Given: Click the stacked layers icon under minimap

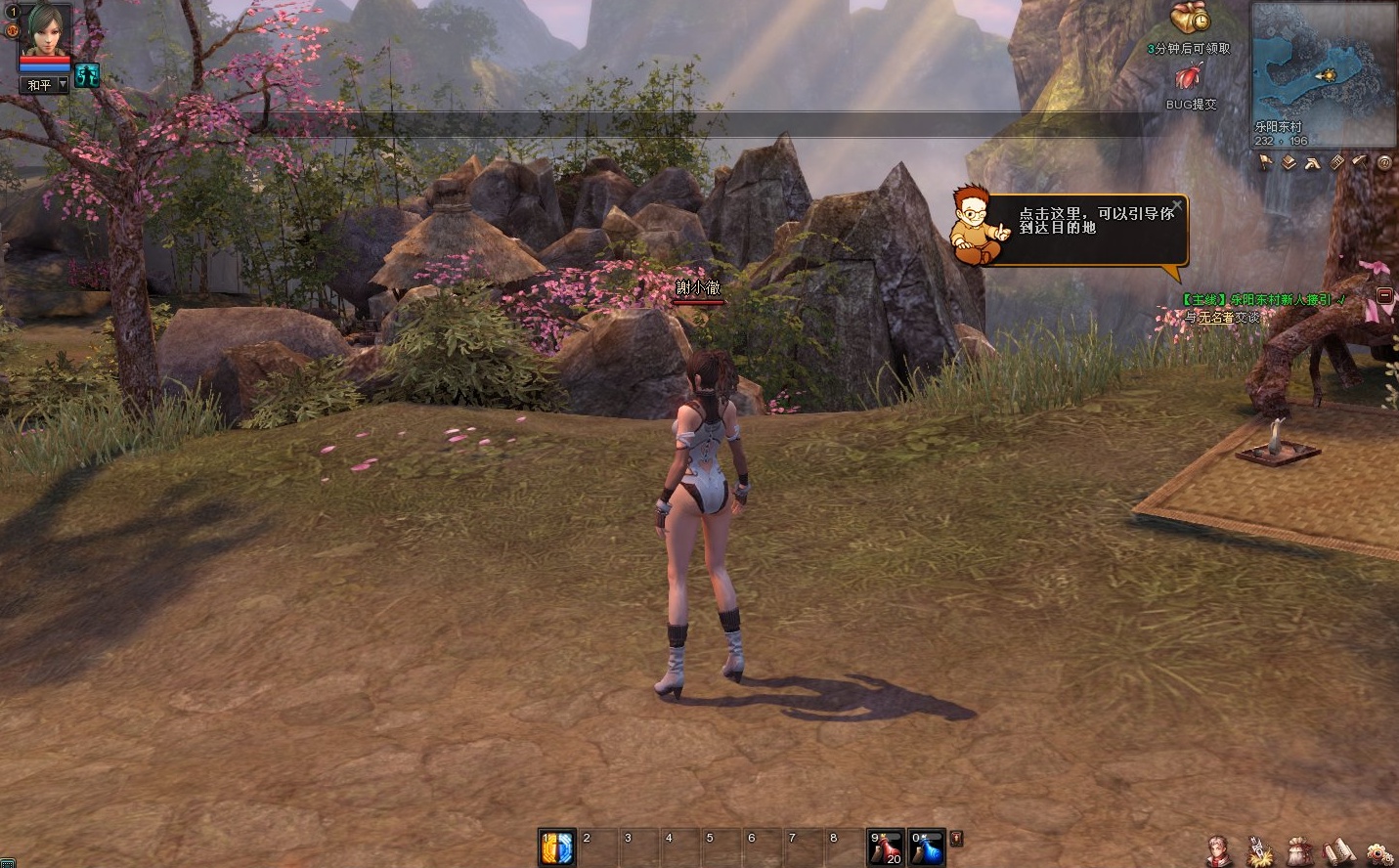Looking at the screenshot, I should 1290,163.
